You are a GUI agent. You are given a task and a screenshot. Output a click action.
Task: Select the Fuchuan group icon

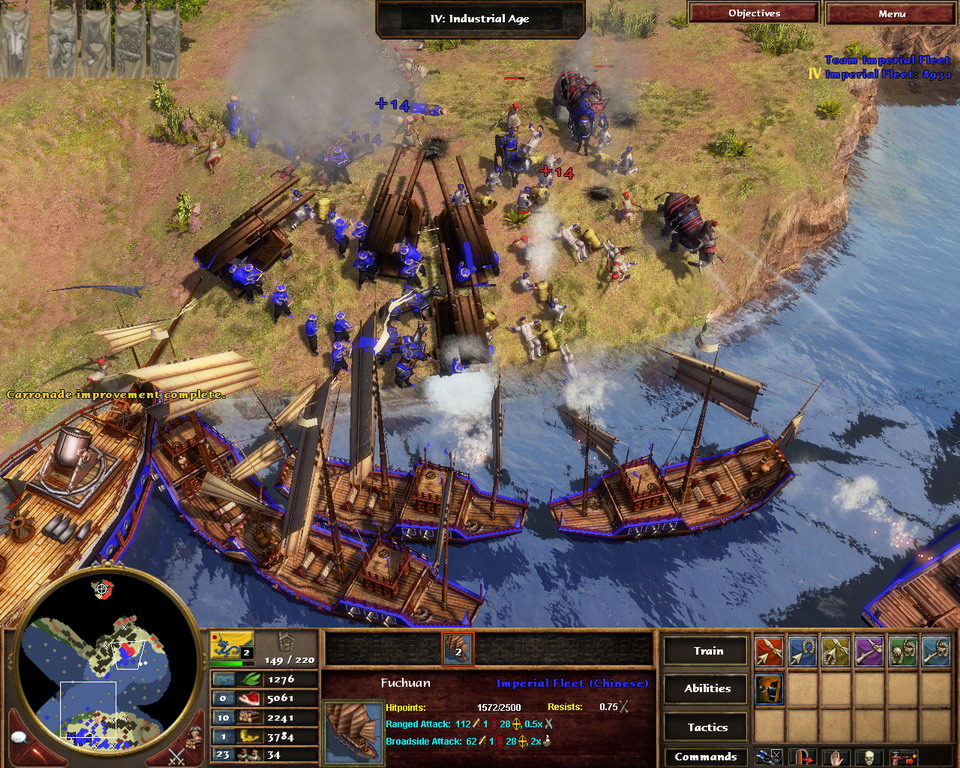click(457, 649)
